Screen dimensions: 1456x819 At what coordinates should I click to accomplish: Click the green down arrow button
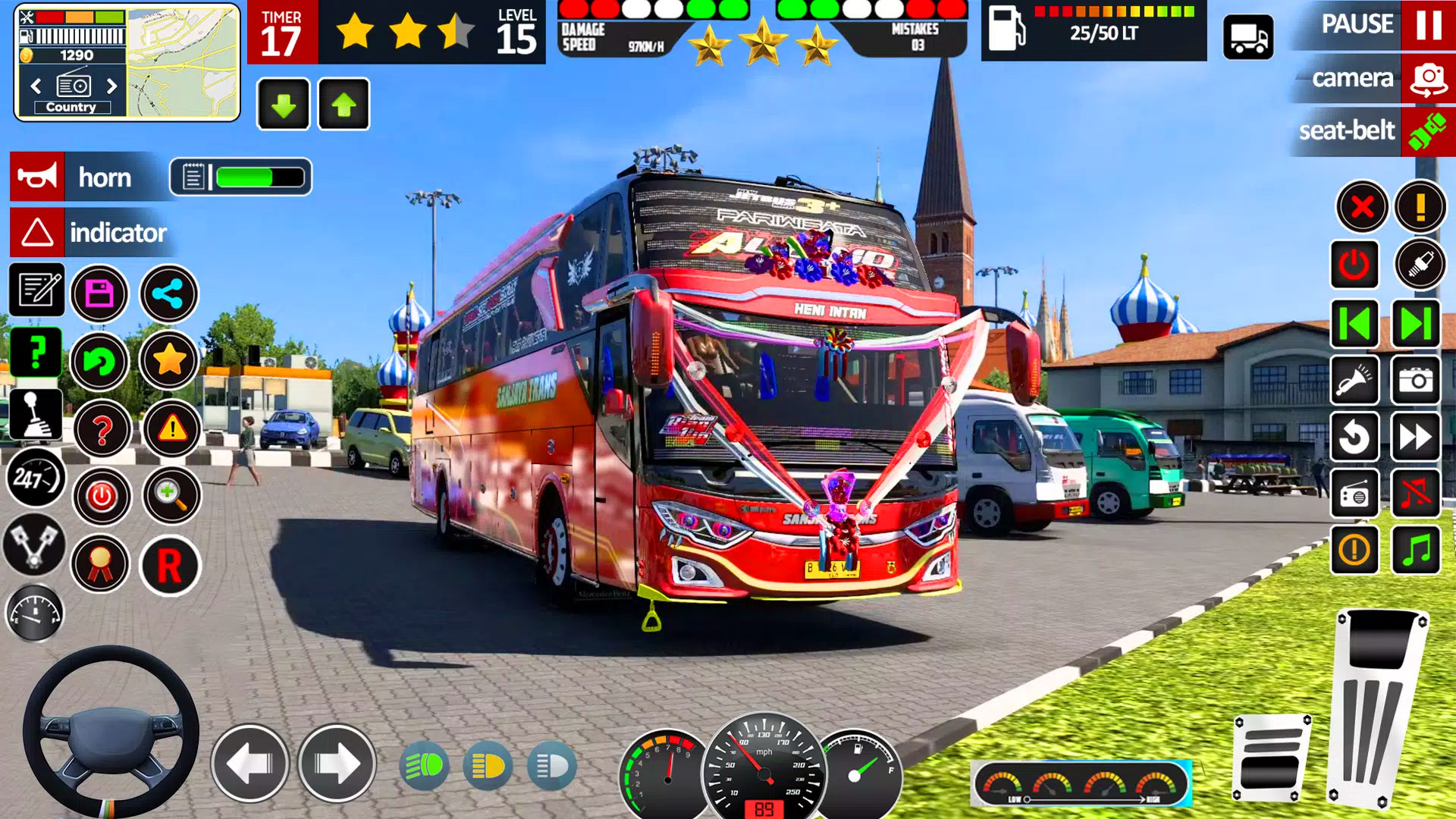(284, 105)
